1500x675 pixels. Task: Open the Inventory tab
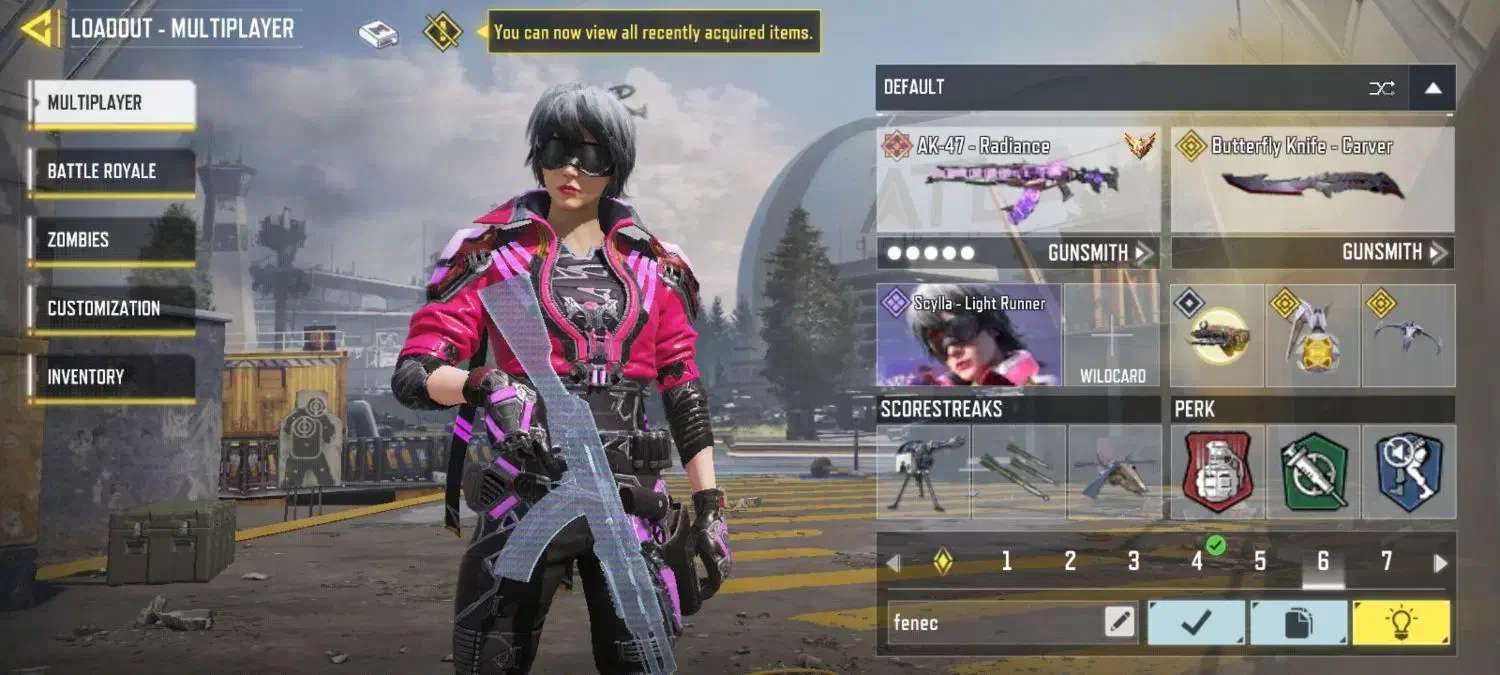pos(111,377)
